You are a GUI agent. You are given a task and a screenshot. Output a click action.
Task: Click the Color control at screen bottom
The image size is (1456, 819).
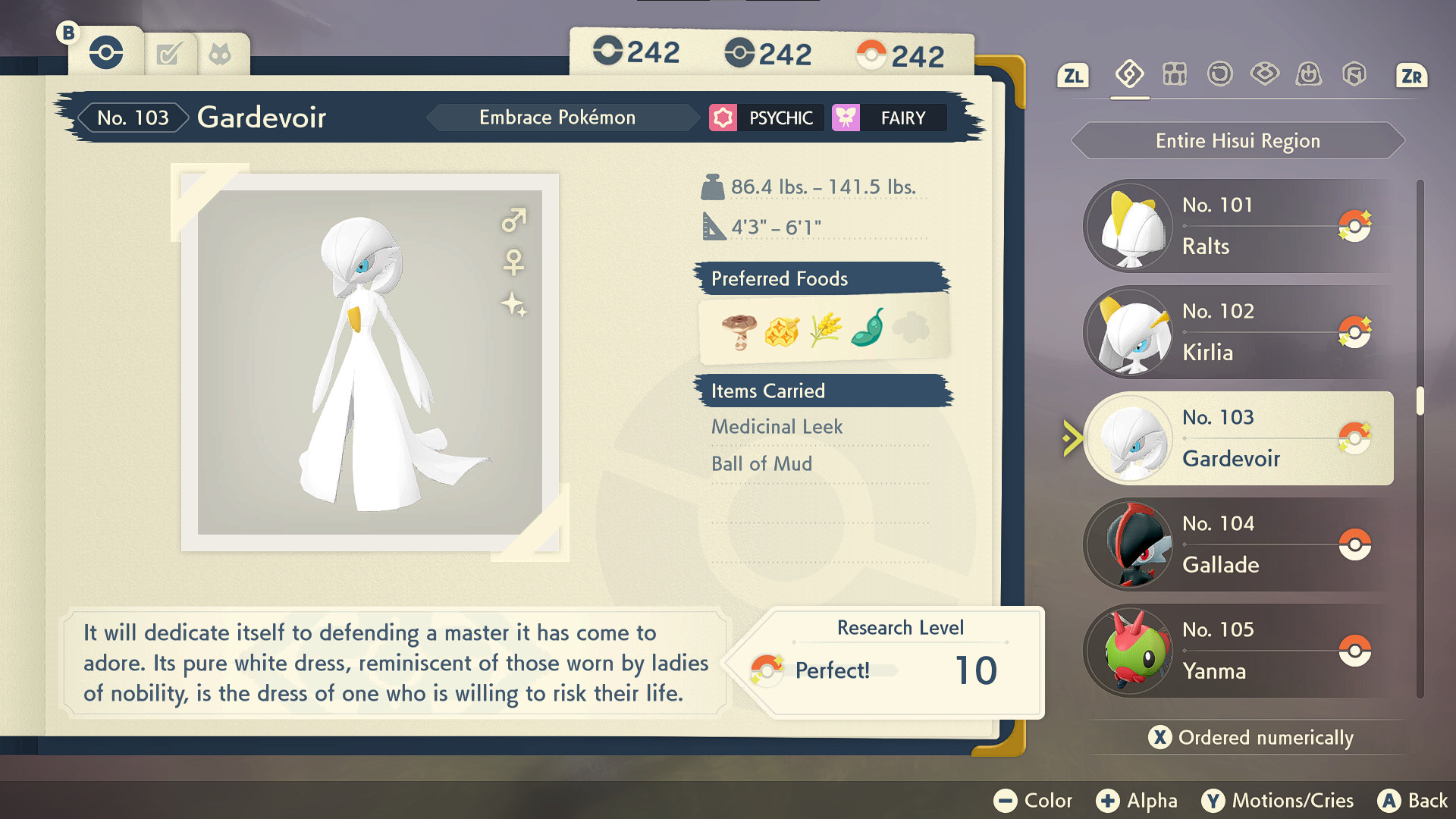1034,800
